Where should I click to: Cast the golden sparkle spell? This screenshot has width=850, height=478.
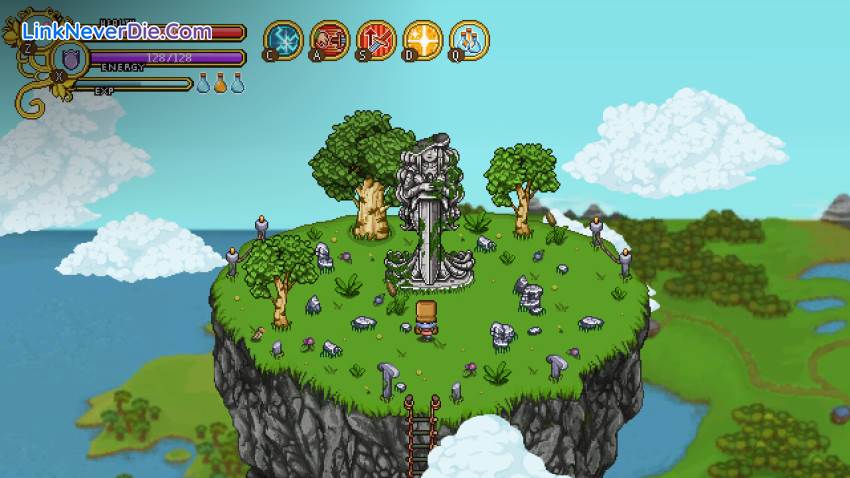423,40
